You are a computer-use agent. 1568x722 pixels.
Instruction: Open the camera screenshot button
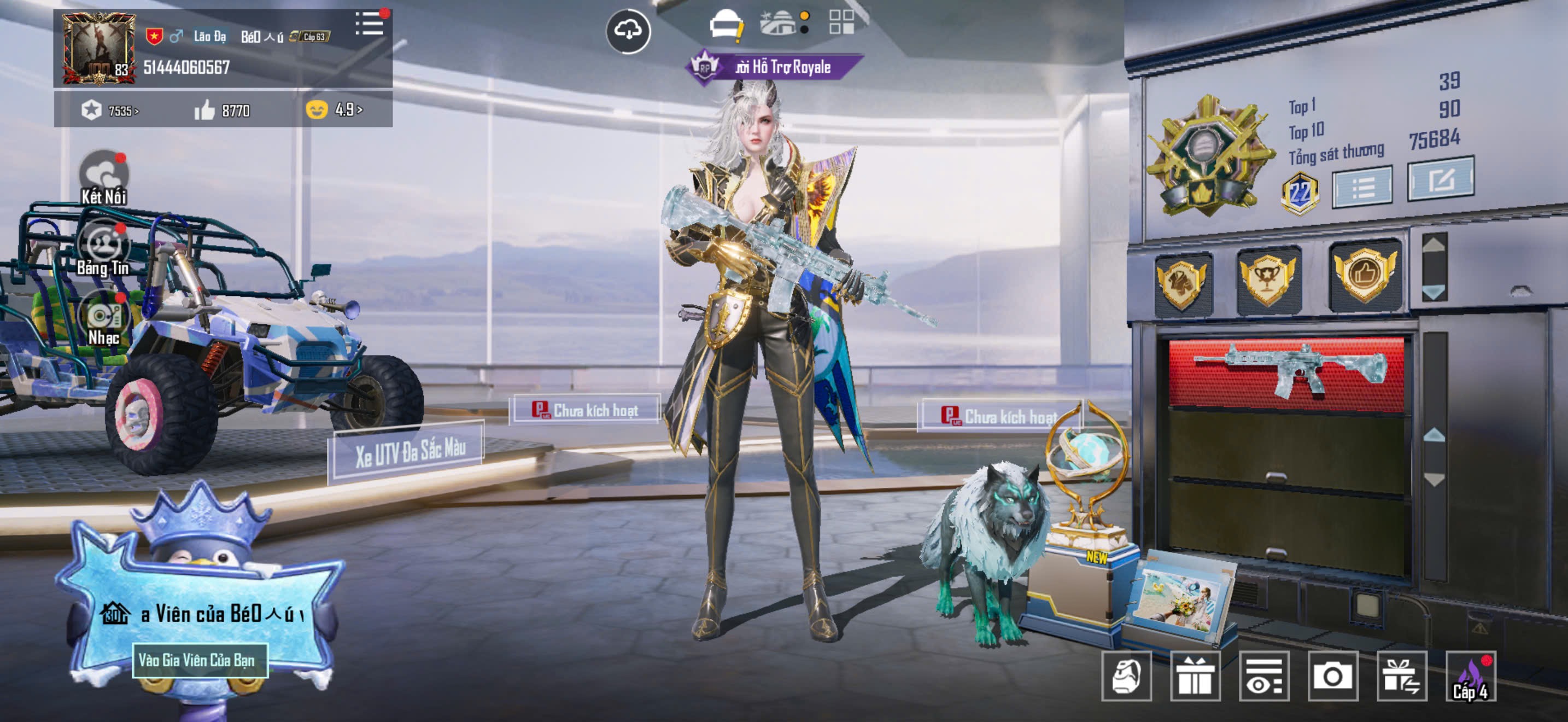point(1332,676)
